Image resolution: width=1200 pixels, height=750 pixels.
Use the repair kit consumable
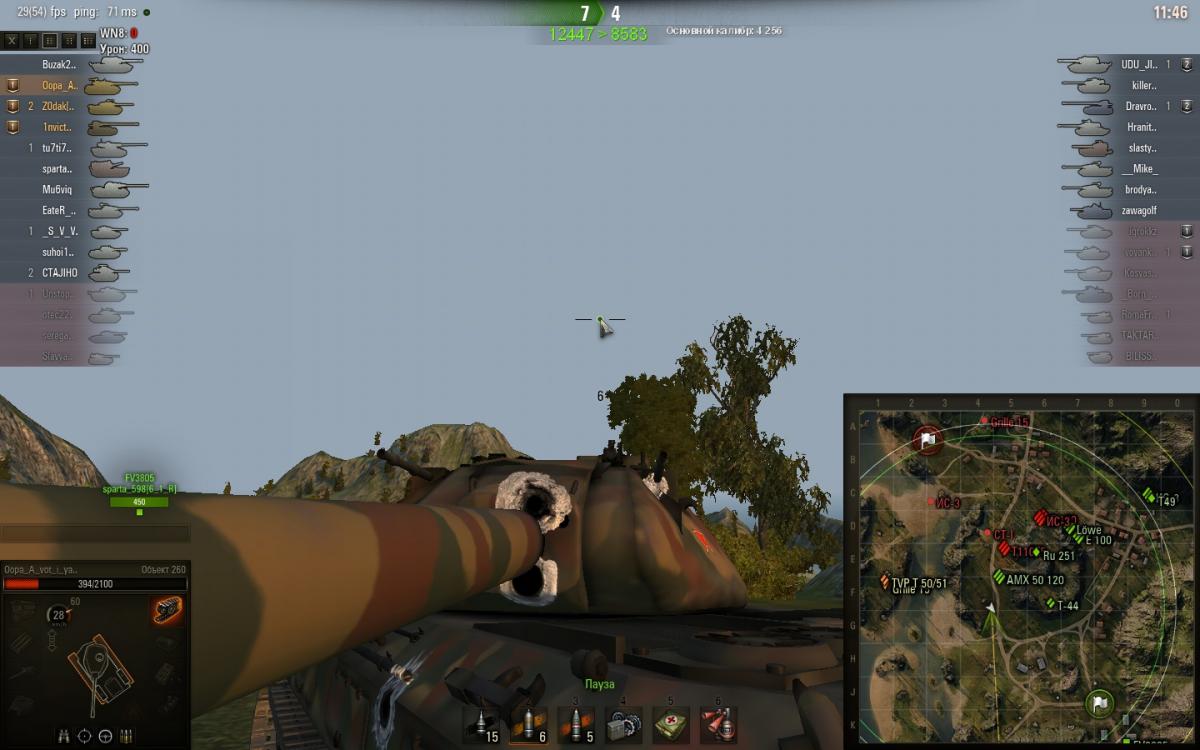[624, 724]
